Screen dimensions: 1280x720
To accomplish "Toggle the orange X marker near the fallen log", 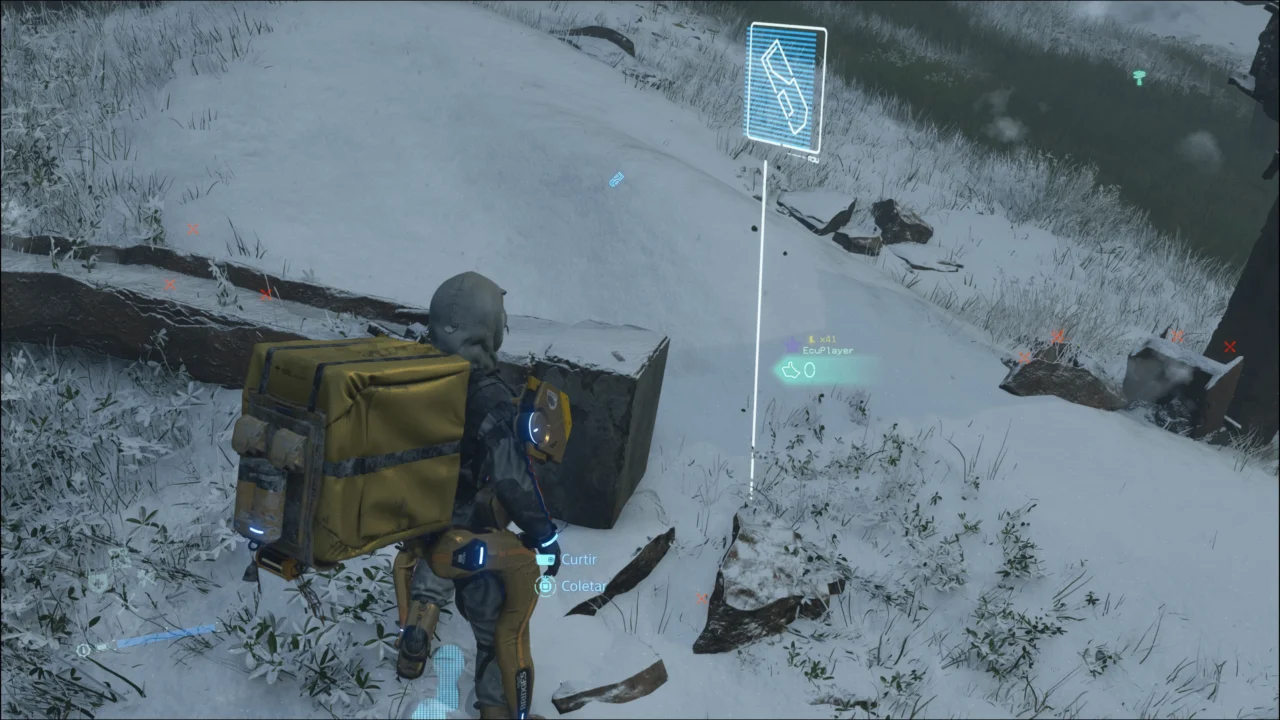I will (x=264, y=295).
